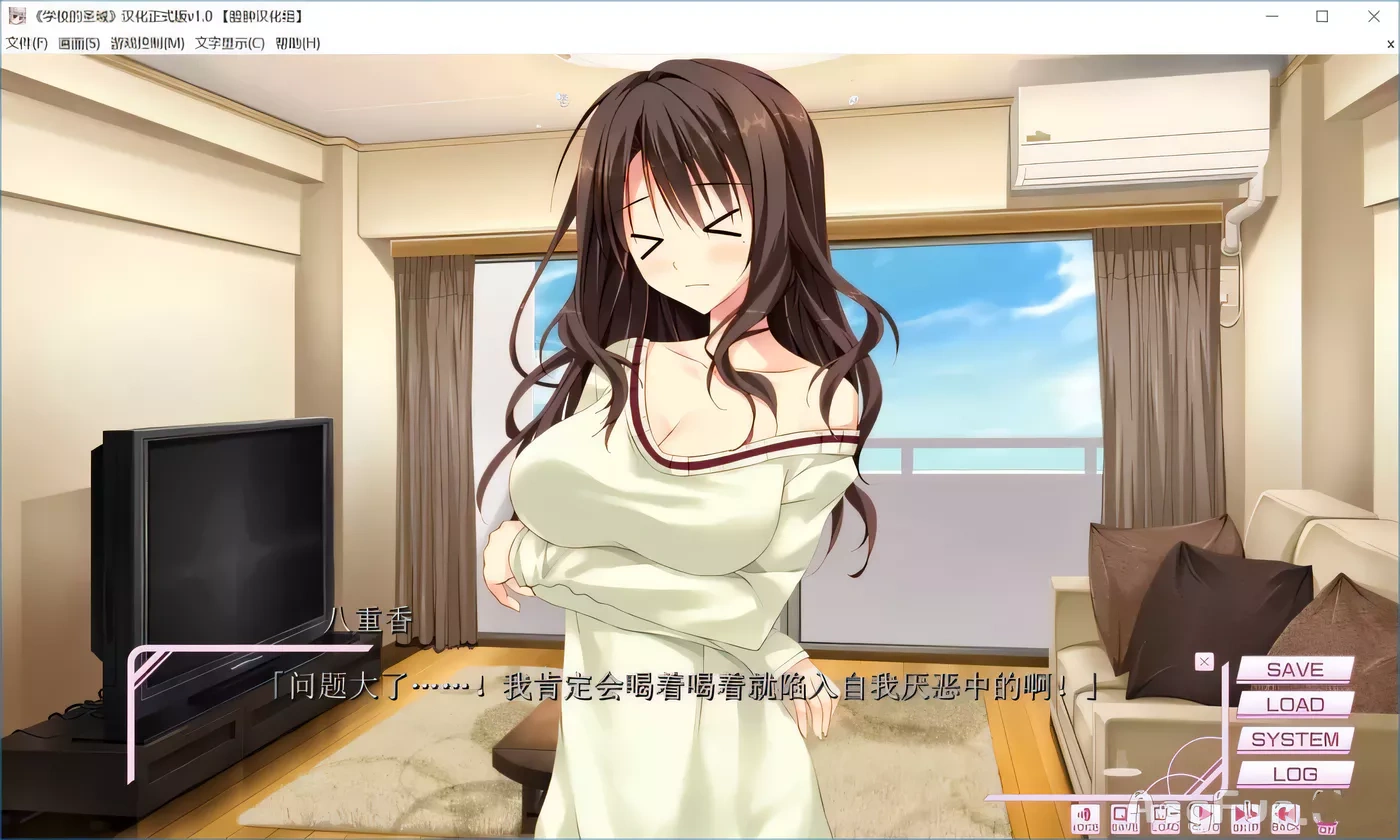Click the Load icon in the bottom toolbar
The image size is (1400, 840).
pyautogui.click(x=1165, y=818)
